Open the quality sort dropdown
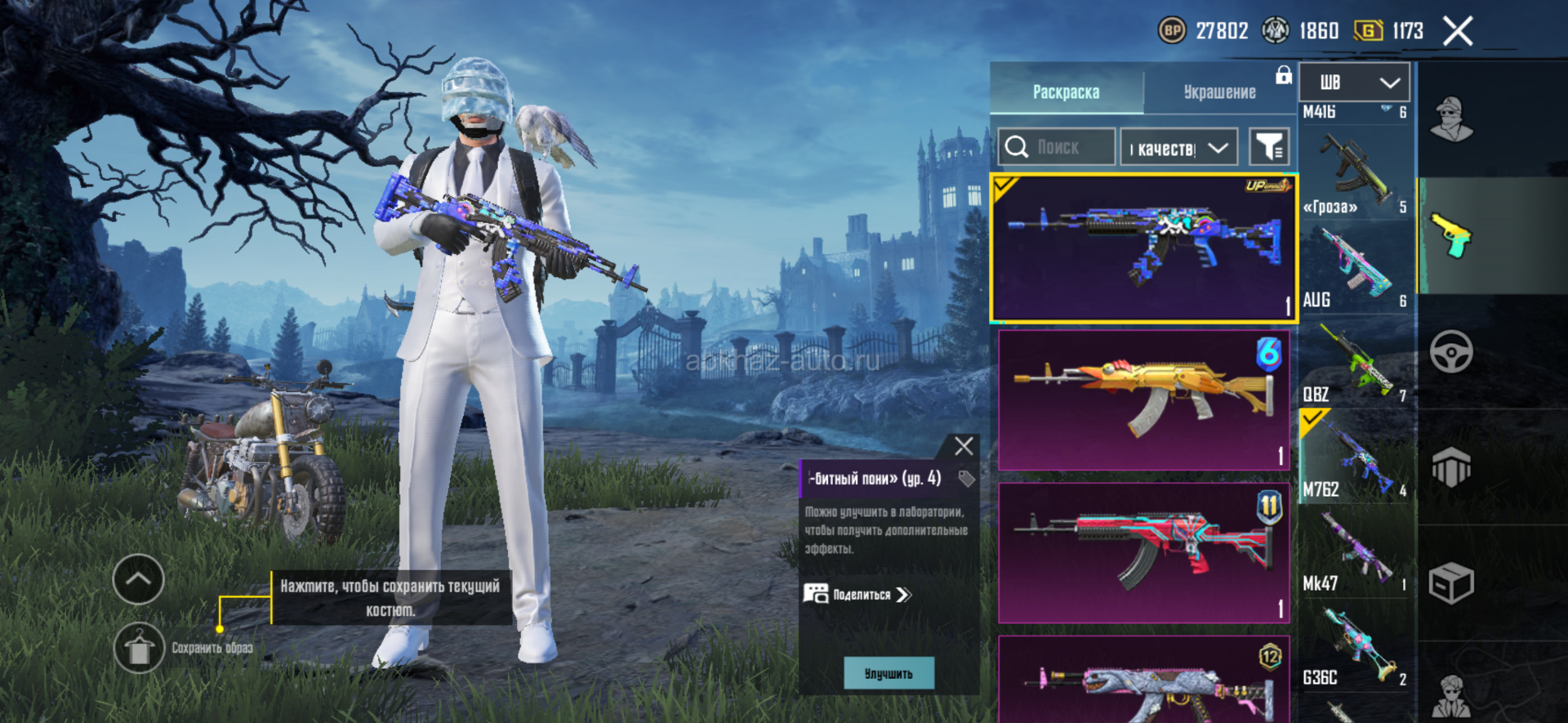1568x723 pixels. [1178, 148]
